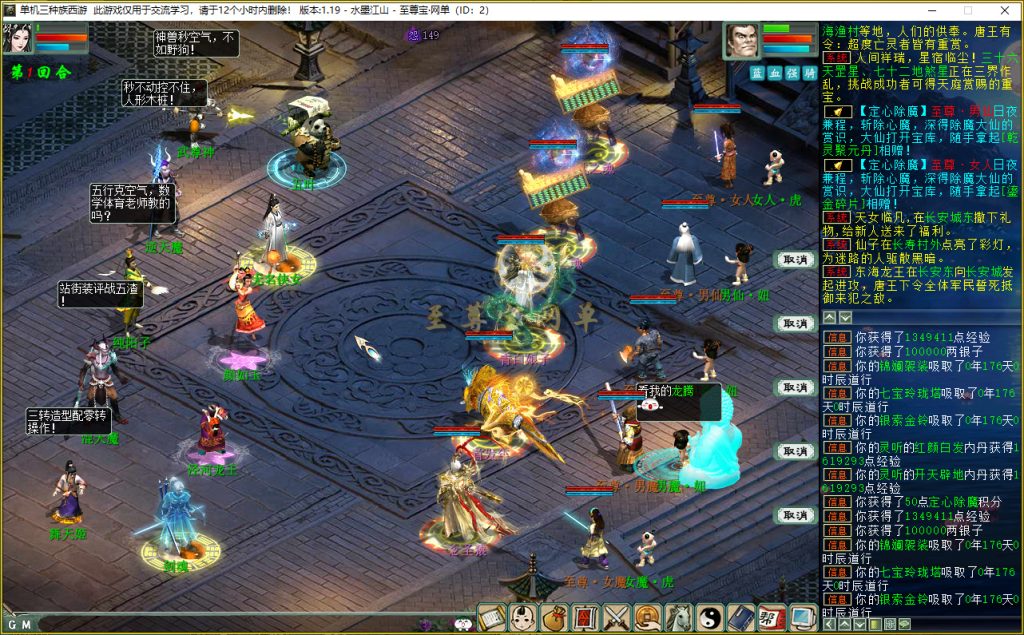1024x635 pixels.
Task: Click the white horse mount icon
Action: point(679,617)
